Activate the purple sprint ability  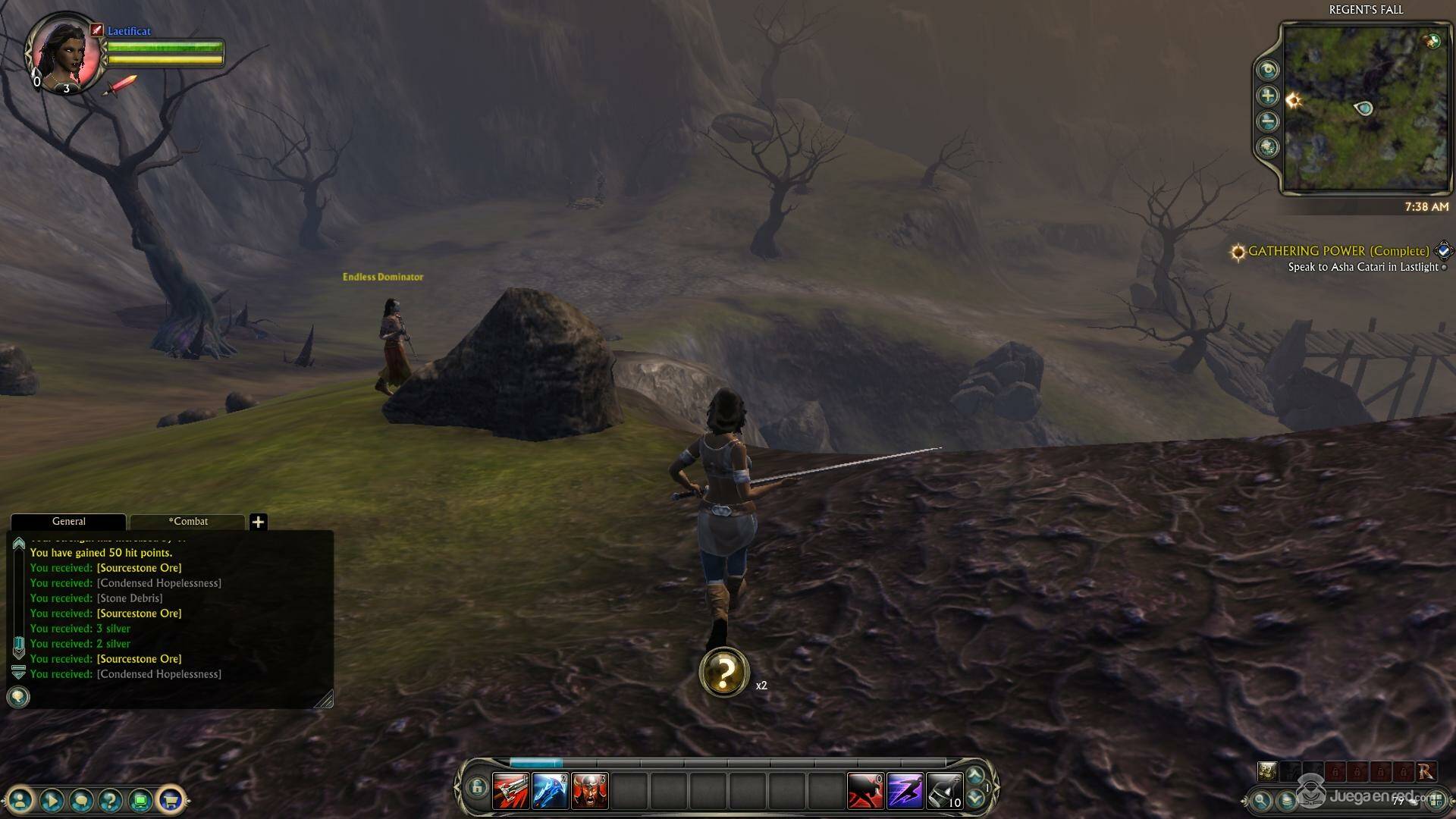pos(905,792)
